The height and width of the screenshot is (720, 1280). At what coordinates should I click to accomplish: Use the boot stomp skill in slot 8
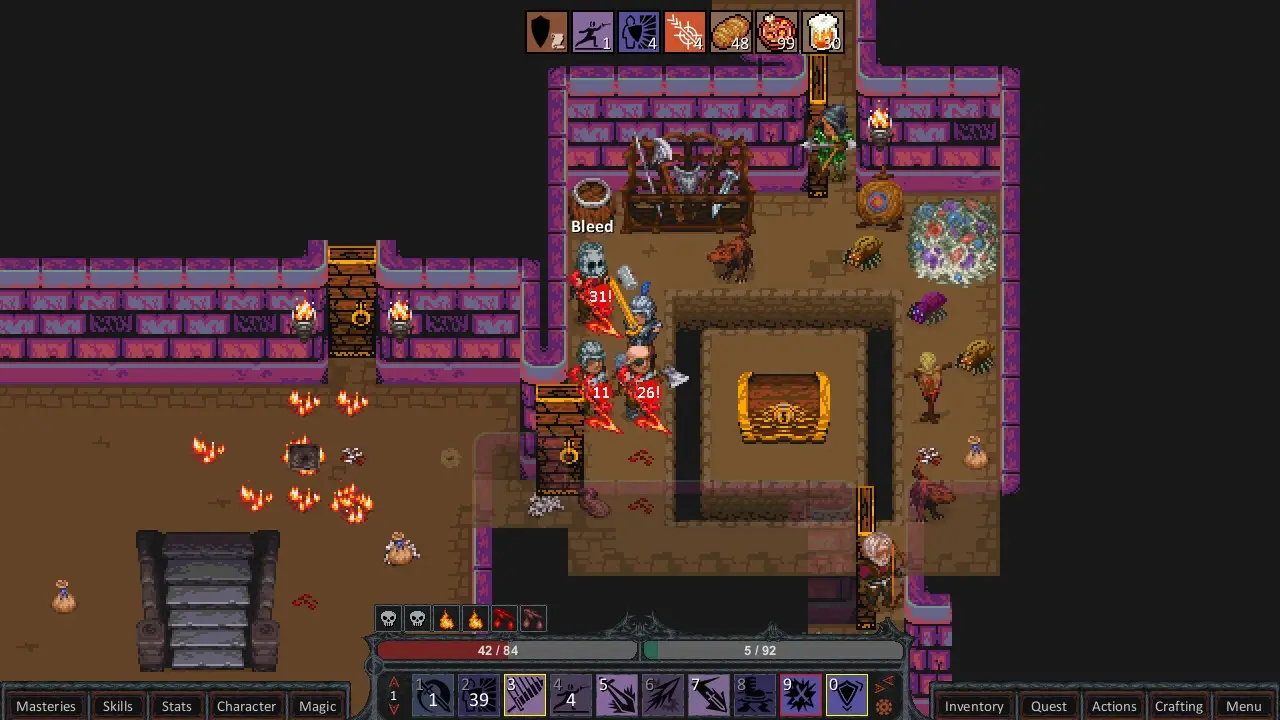[x=755, y=695]
